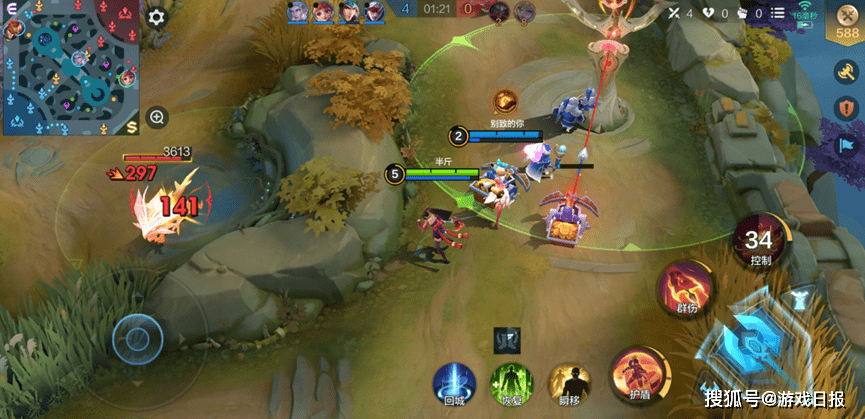Send the attack signal with hammer icon

tap(846, 71)
